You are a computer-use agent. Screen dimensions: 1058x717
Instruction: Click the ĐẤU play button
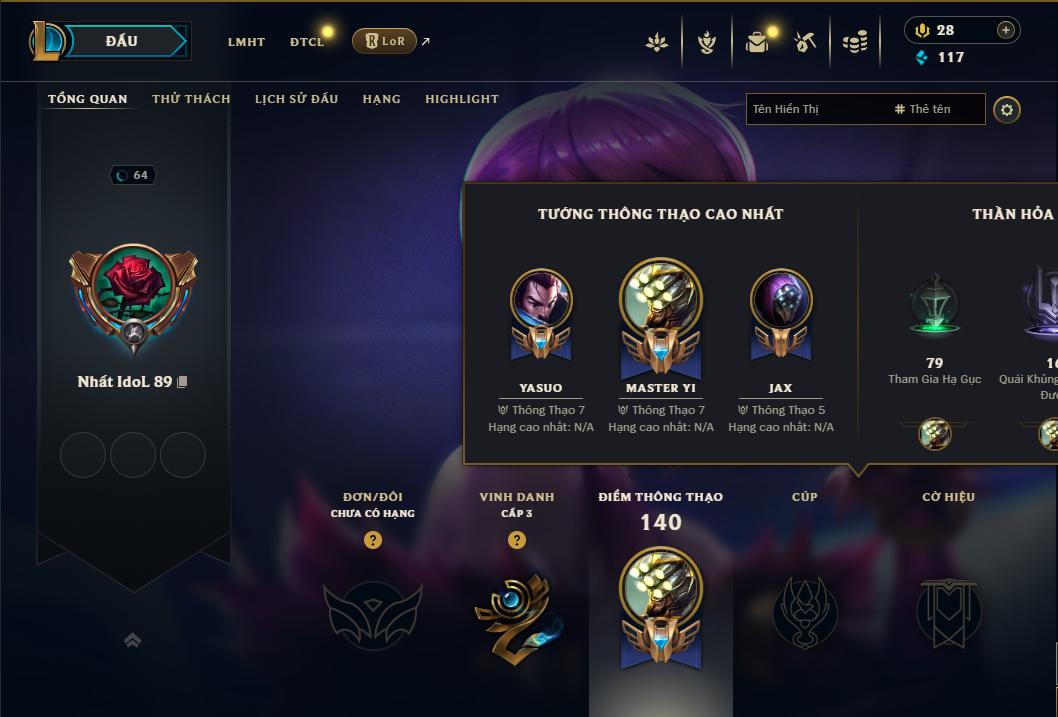click(121, 41)
